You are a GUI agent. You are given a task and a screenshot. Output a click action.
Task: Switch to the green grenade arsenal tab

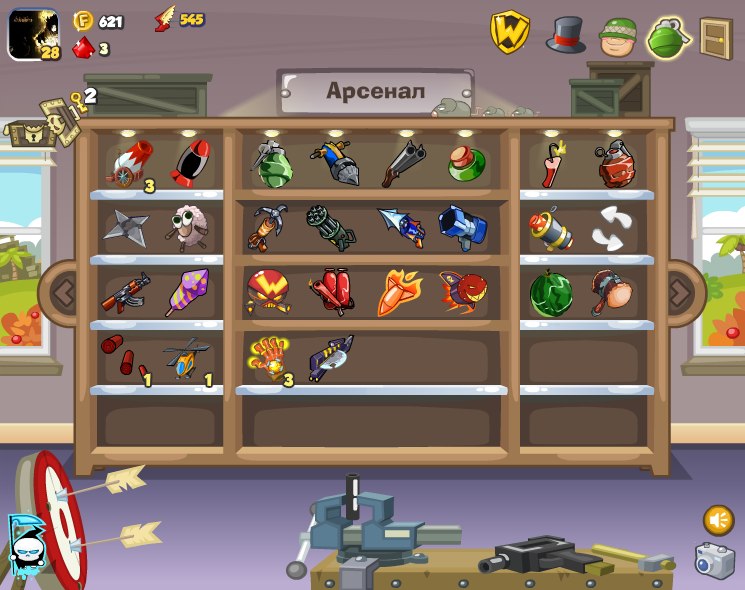(667, 37)
